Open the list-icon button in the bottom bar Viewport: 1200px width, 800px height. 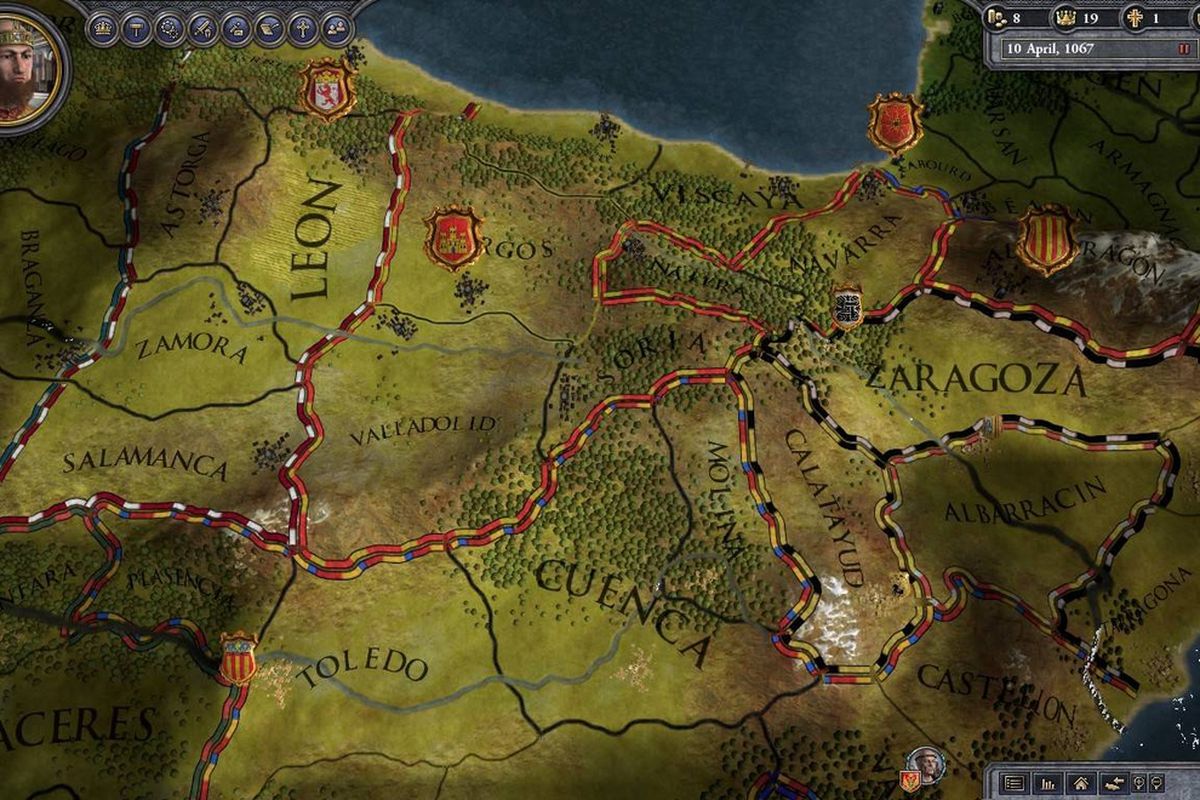(x=1014, y=783)
